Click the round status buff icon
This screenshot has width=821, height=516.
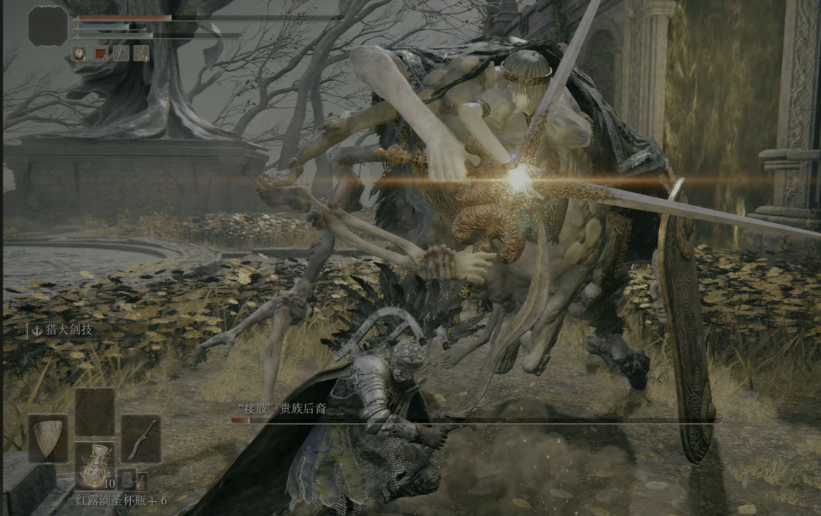[79, 53]
